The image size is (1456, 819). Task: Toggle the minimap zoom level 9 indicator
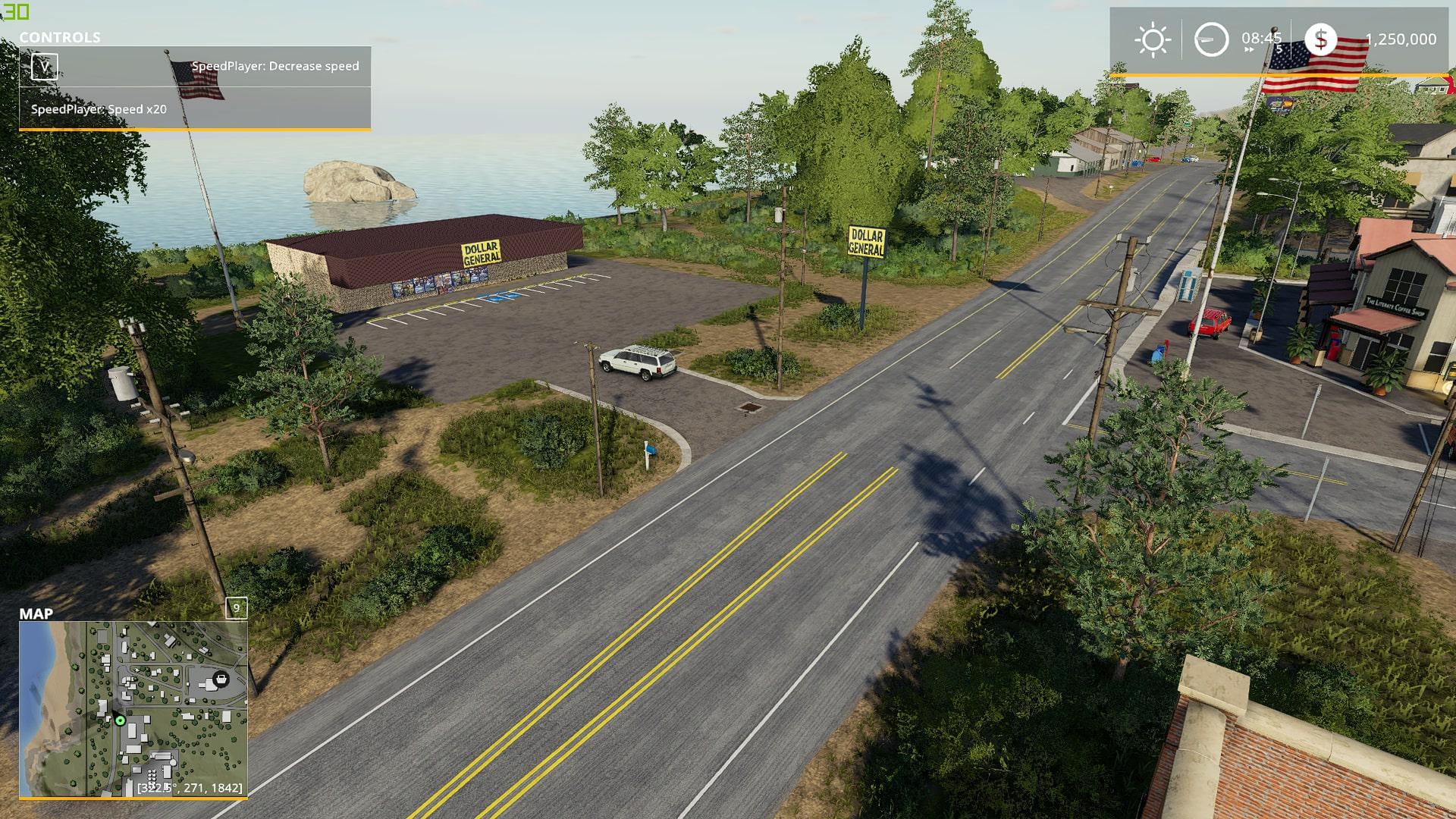click(237, 608)
